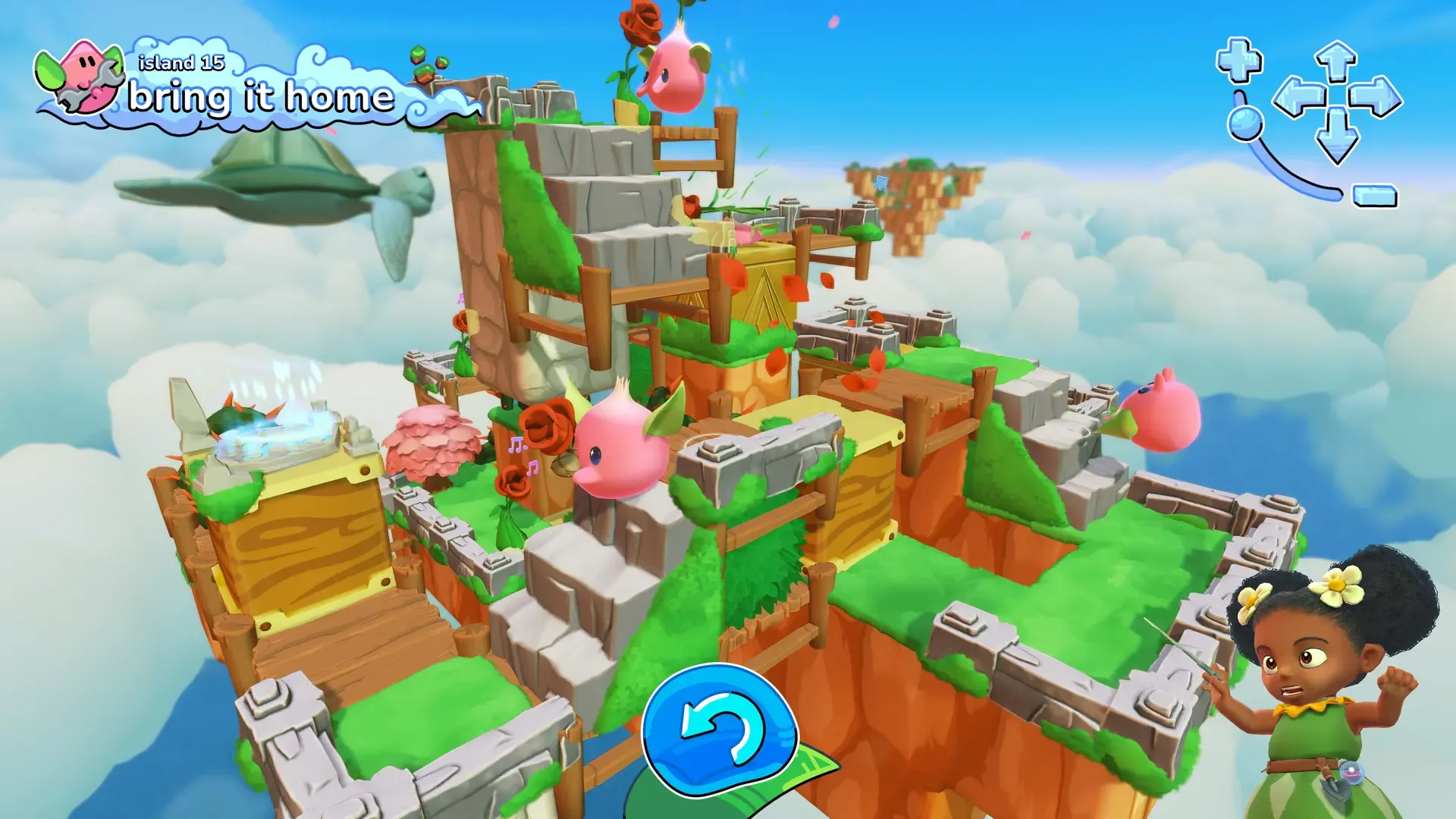Image resolution: width=1456 pixels, height=819 pixels.
Task: Select the musical notes icon near the roses
Action: click(525, 455)
